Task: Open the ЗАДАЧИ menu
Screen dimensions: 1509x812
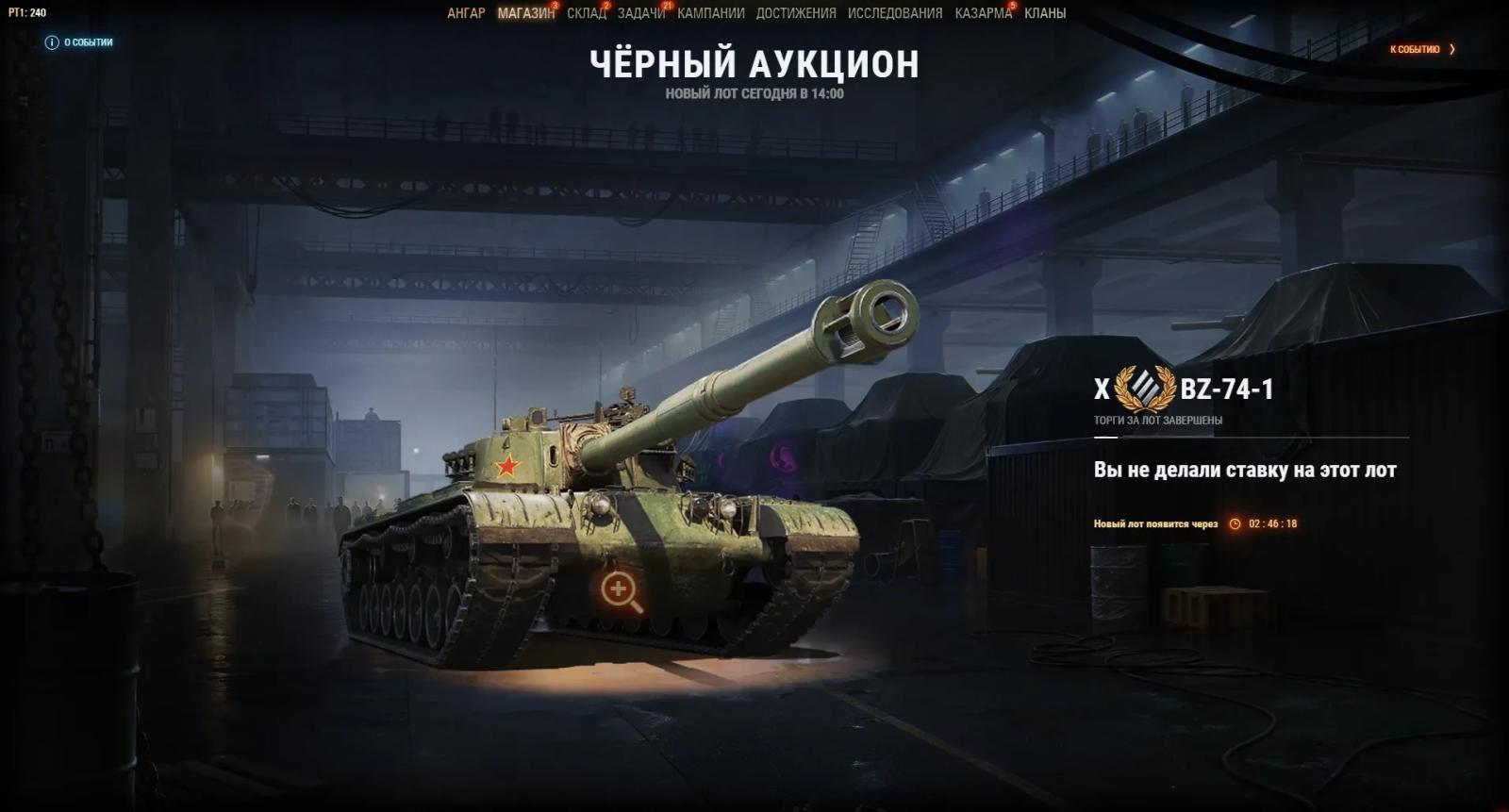Action: click(640, 13)
